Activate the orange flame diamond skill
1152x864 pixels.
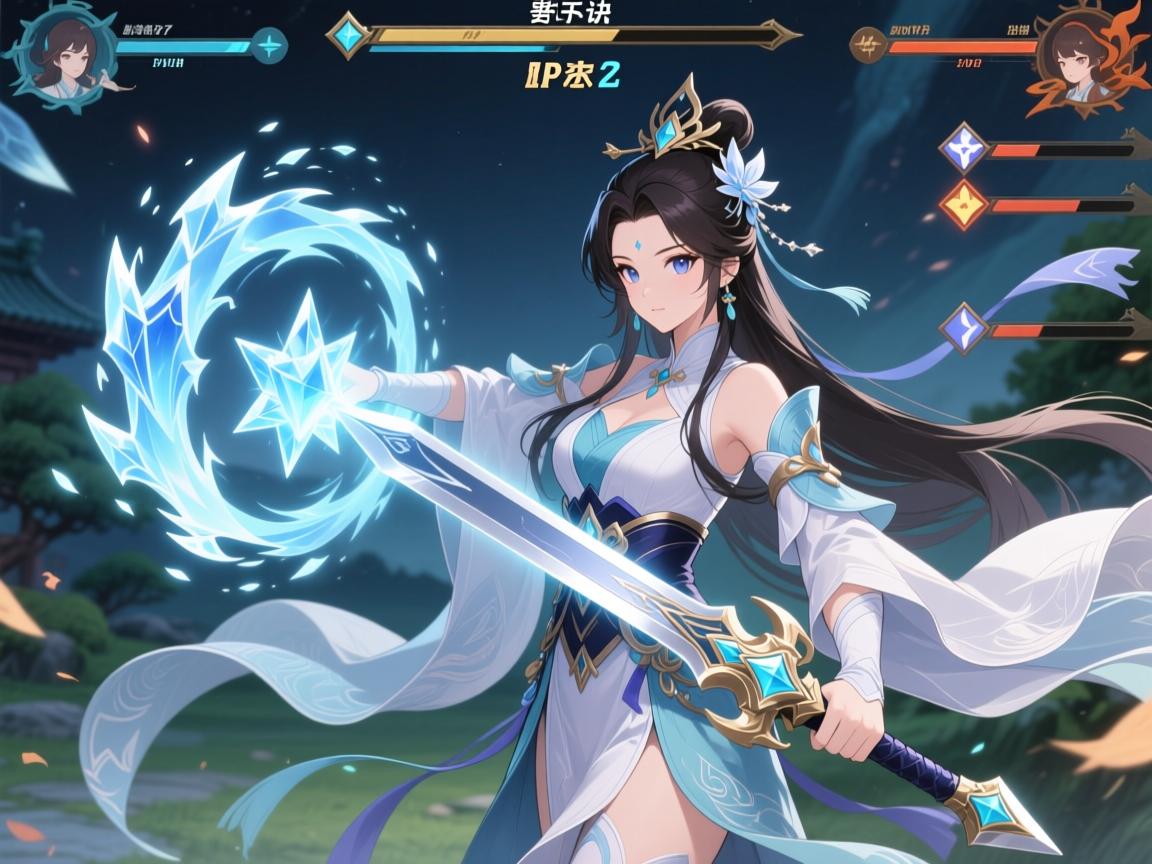pyautogui.click(x=964, y=204)
